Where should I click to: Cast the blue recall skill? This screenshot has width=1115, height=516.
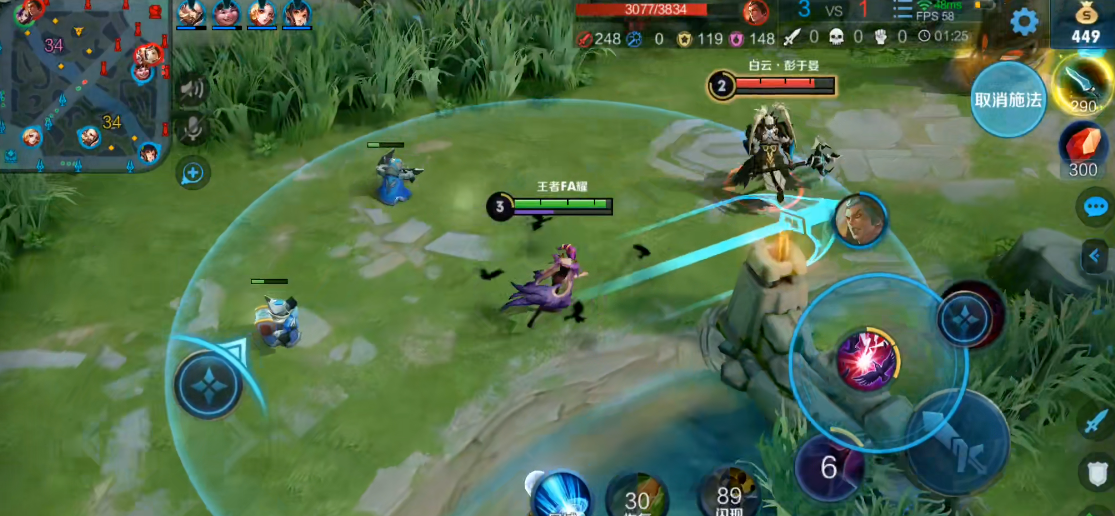coord(559,494)
